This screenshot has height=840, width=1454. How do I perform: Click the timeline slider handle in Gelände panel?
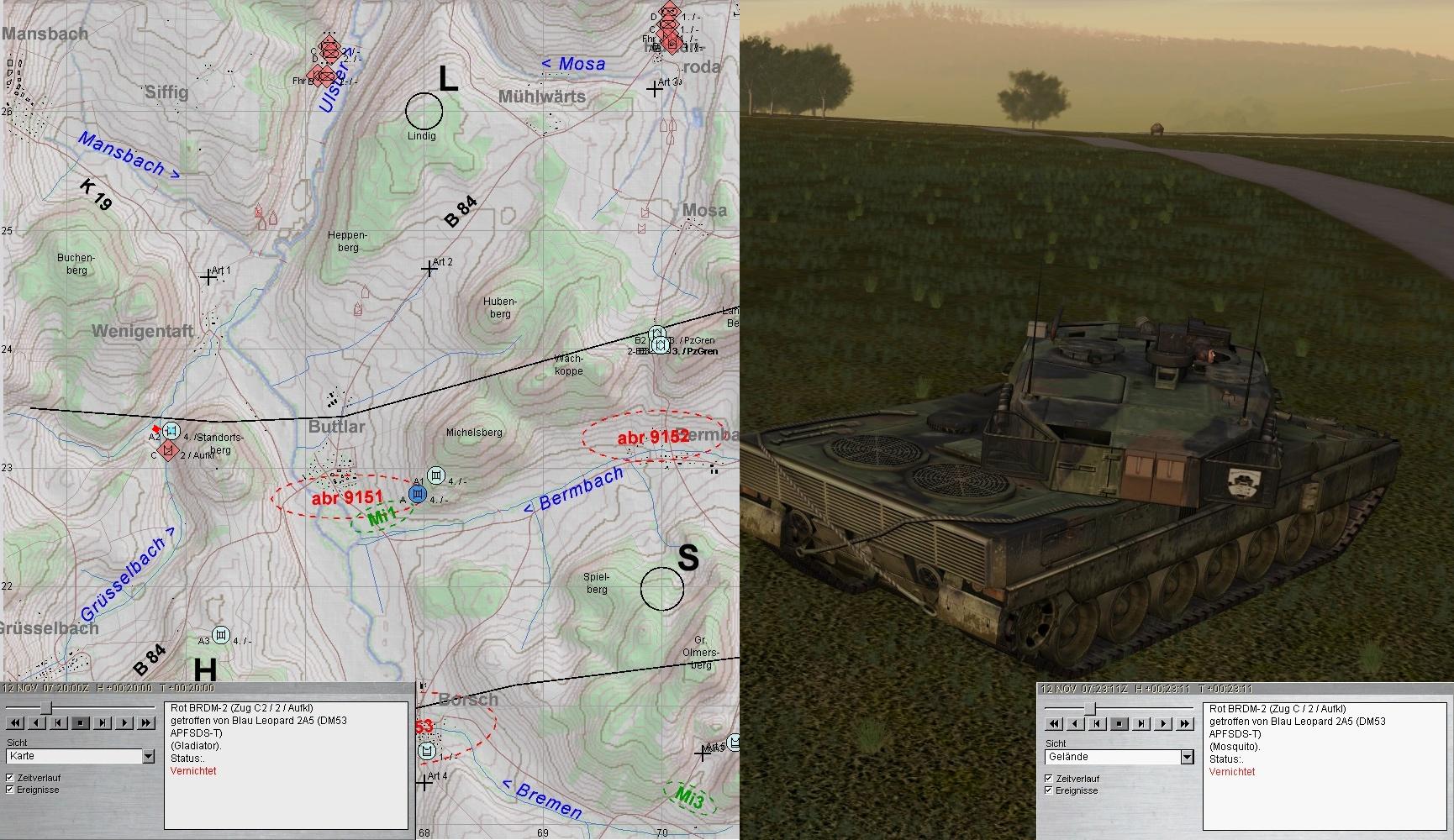click(1090, 708)
